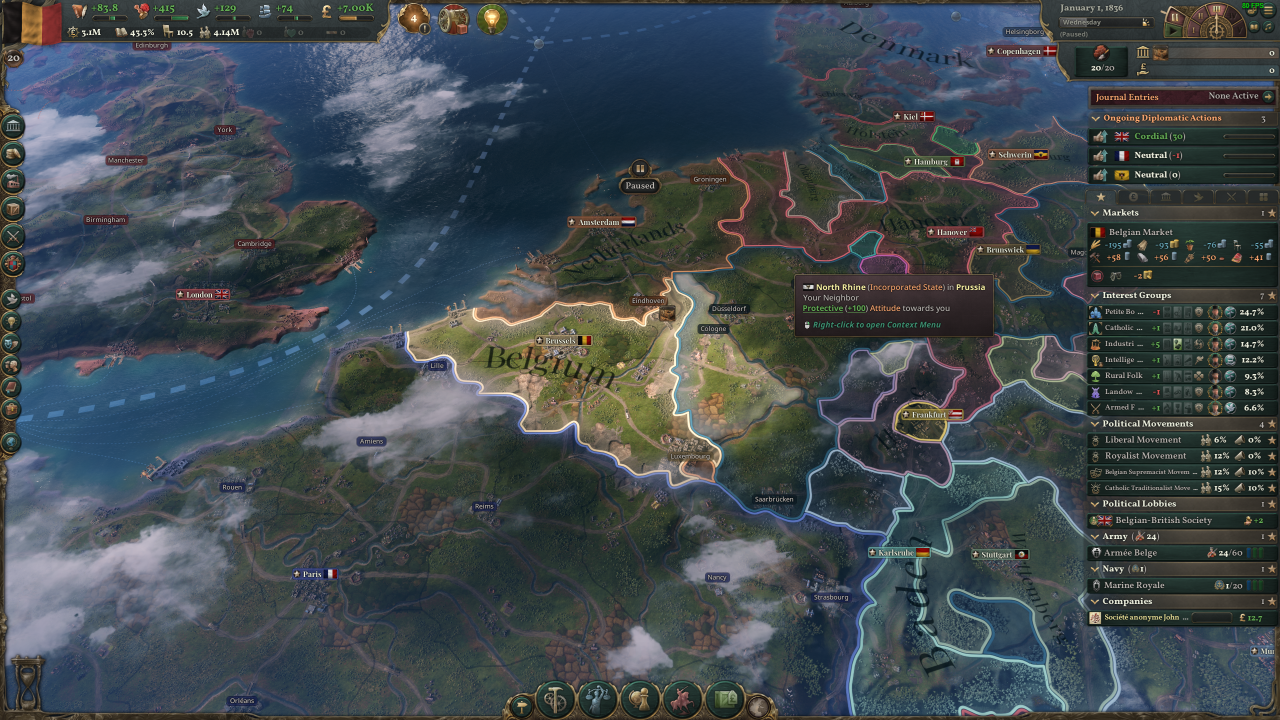Screen dimensions: 1280x720
Task: Switch to the star tab in outliner
Action: click(x=1101, y=197)
